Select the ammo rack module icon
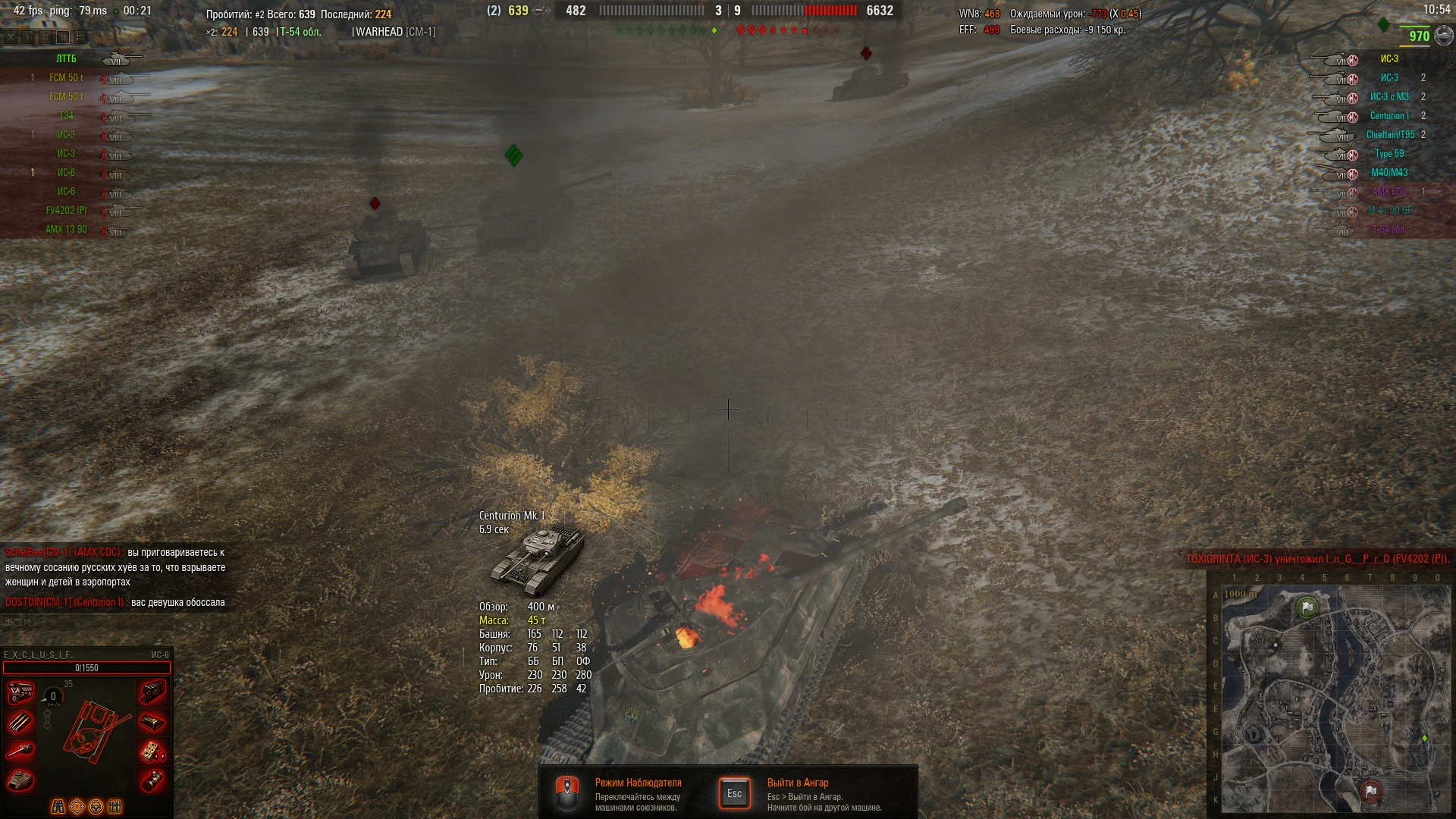The width and height of the screenshot is (1456, 819). (20, 723)
